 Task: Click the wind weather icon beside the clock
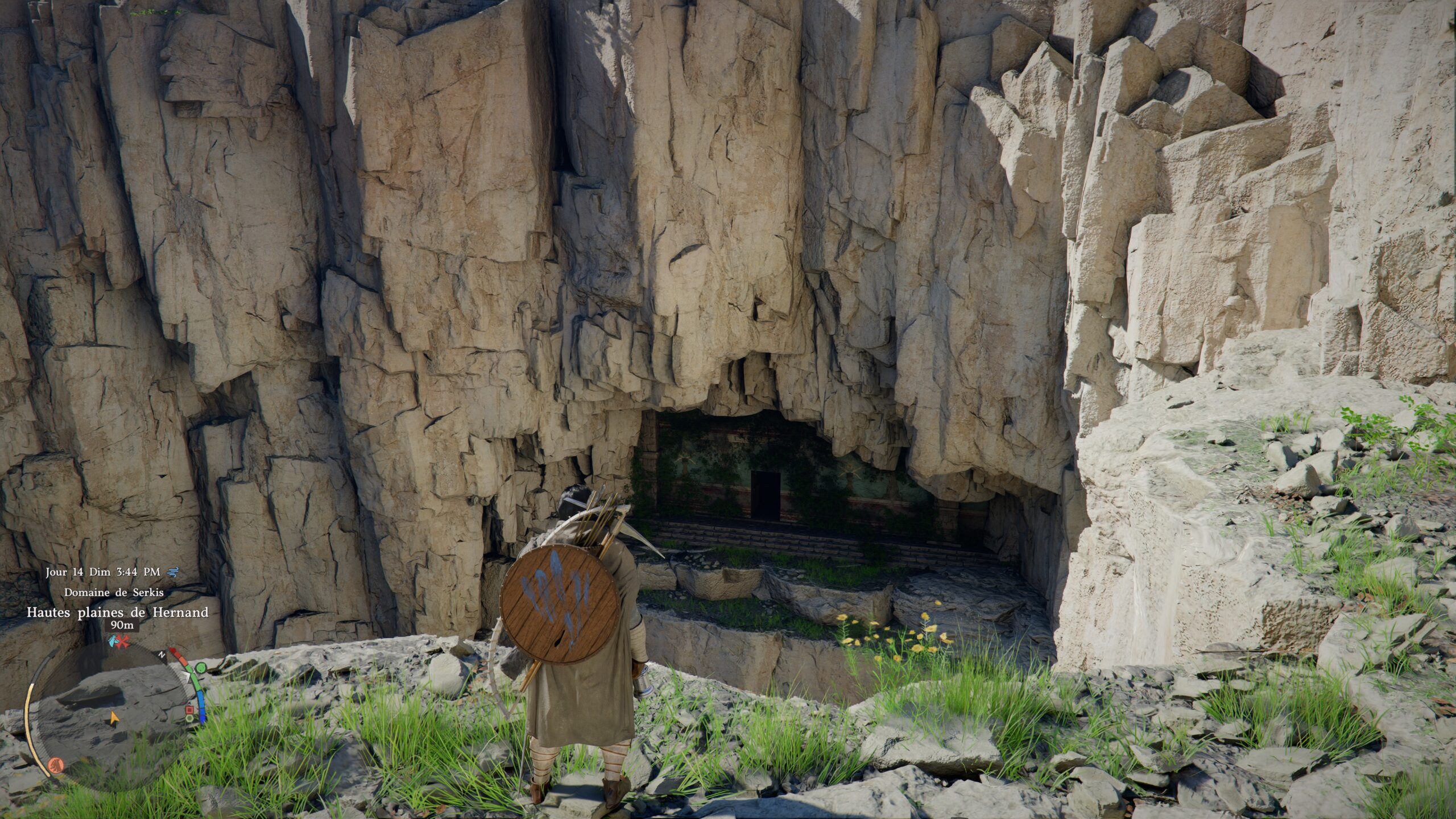(175, 572)
